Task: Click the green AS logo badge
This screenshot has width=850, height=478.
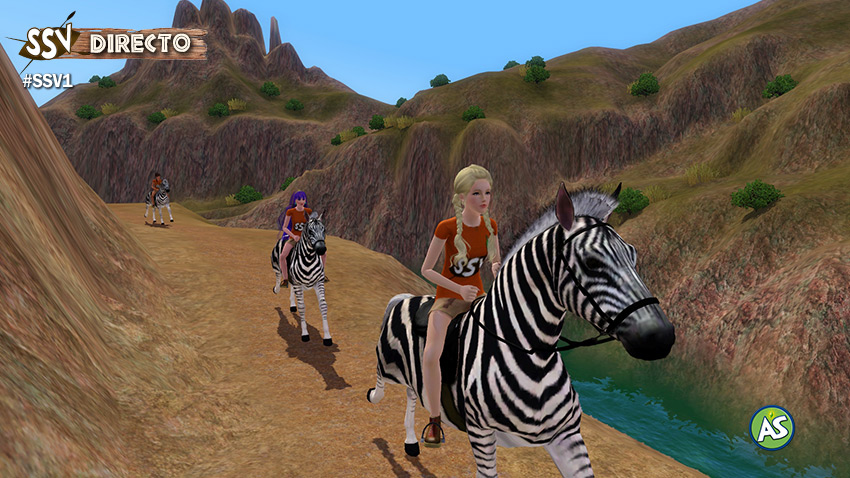Action: click(771, 428)
